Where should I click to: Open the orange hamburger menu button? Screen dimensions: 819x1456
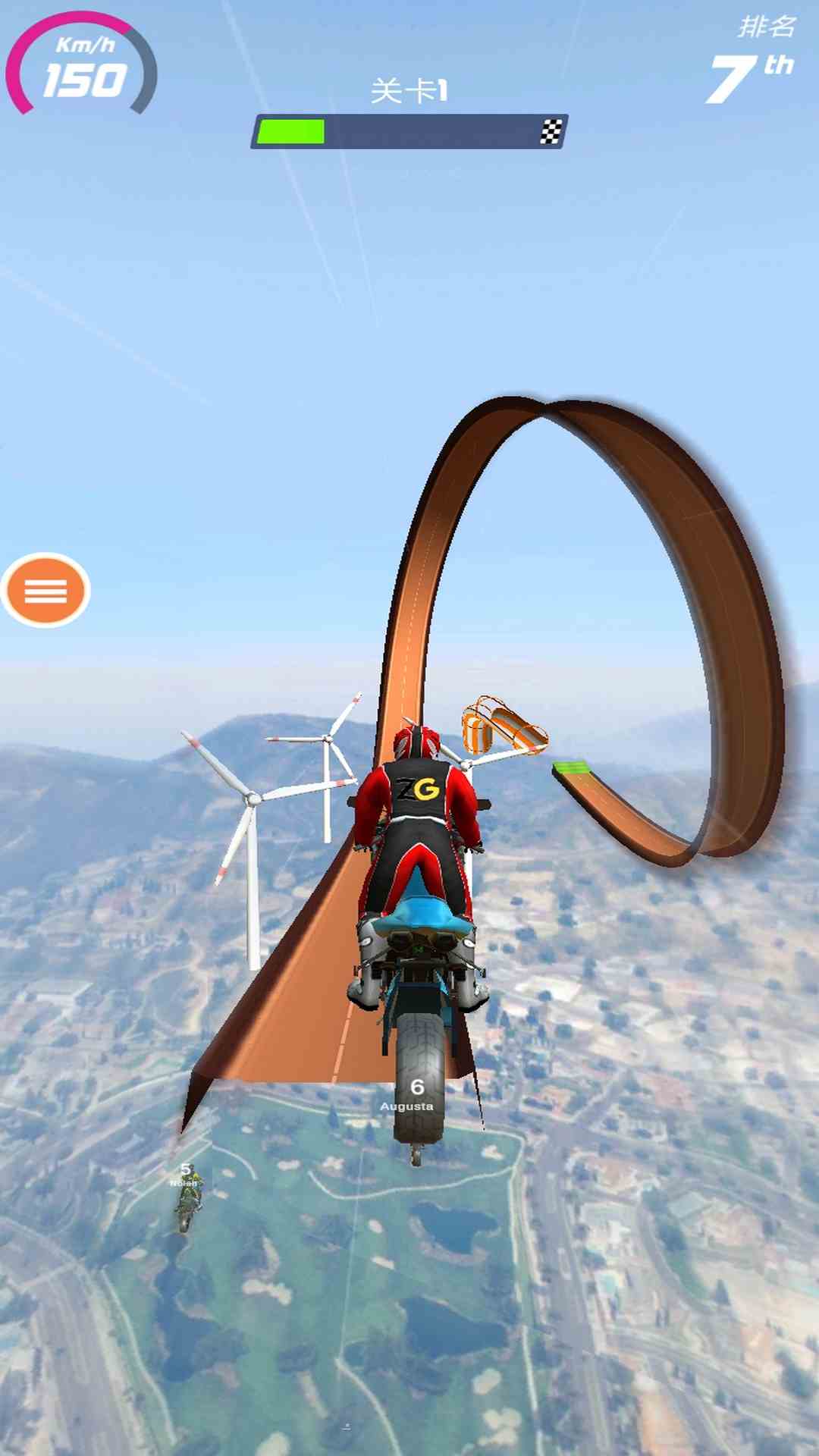coord(45,590)
